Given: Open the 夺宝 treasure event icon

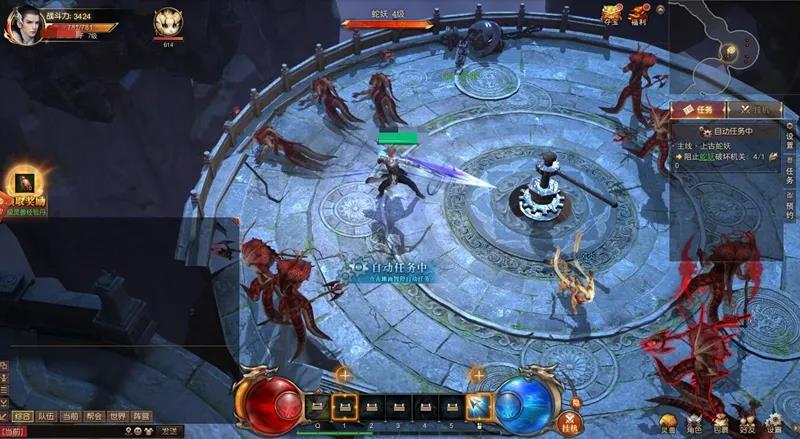Looking at the screenshot, I should pos(611,14).
